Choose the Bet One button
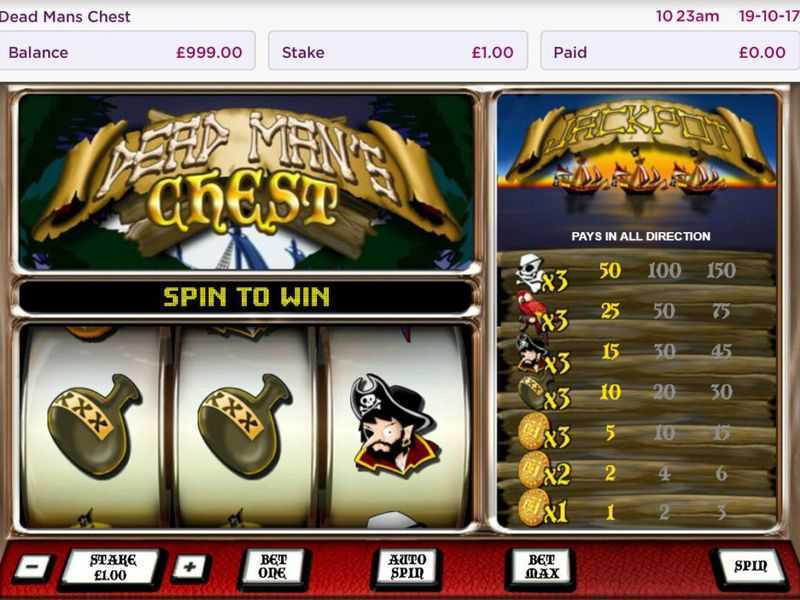 [x=273, y=567]
